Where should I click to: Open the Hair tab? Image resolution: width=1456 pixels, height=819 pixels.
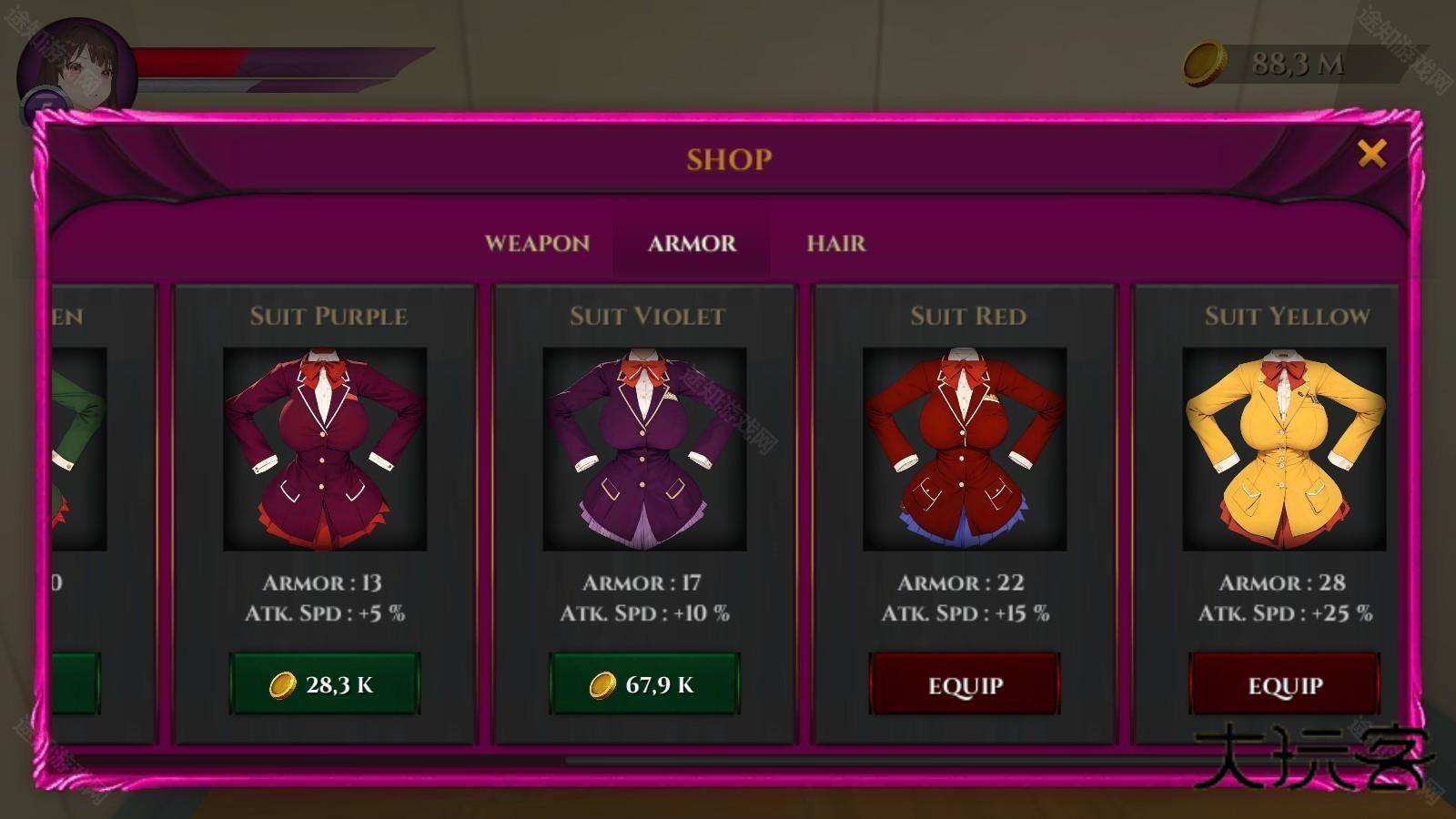point(835,244)
